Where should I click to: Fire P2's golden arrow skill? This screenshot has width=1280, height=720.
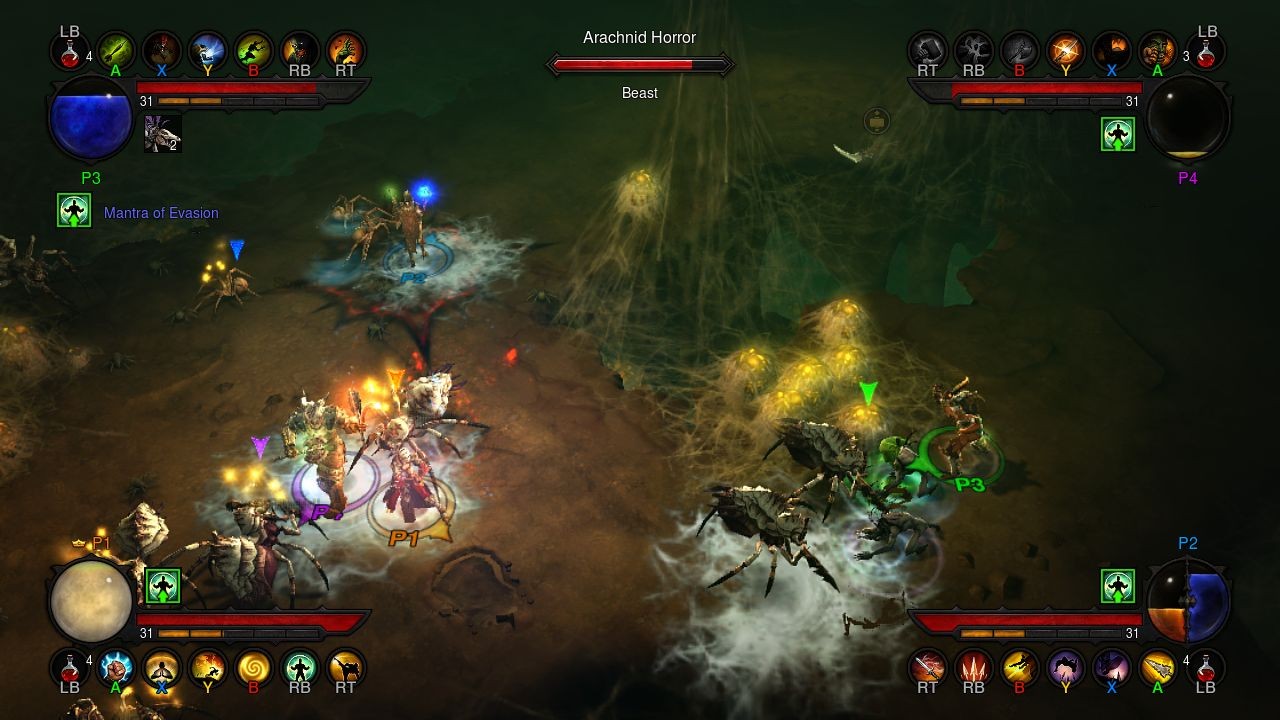pos(1157,667)
